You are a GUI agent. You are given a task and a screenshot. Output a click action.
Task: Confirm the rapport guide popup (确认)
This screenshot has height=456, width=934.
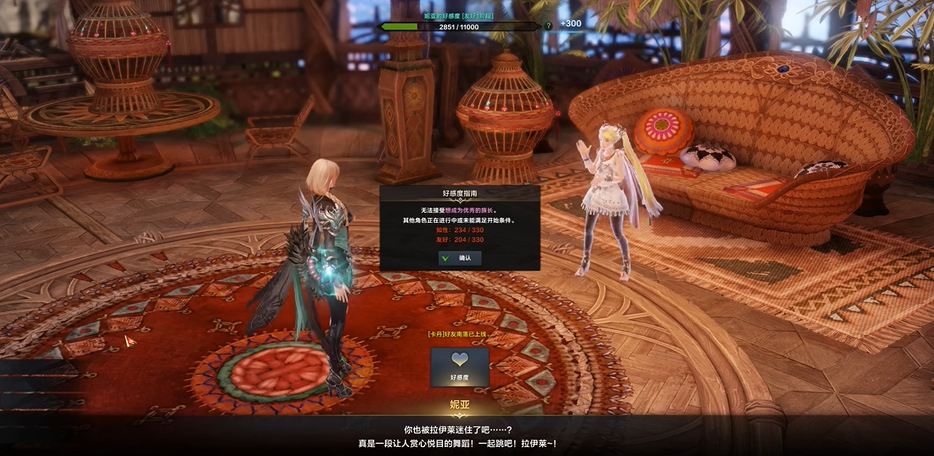(x=460, y=258)
